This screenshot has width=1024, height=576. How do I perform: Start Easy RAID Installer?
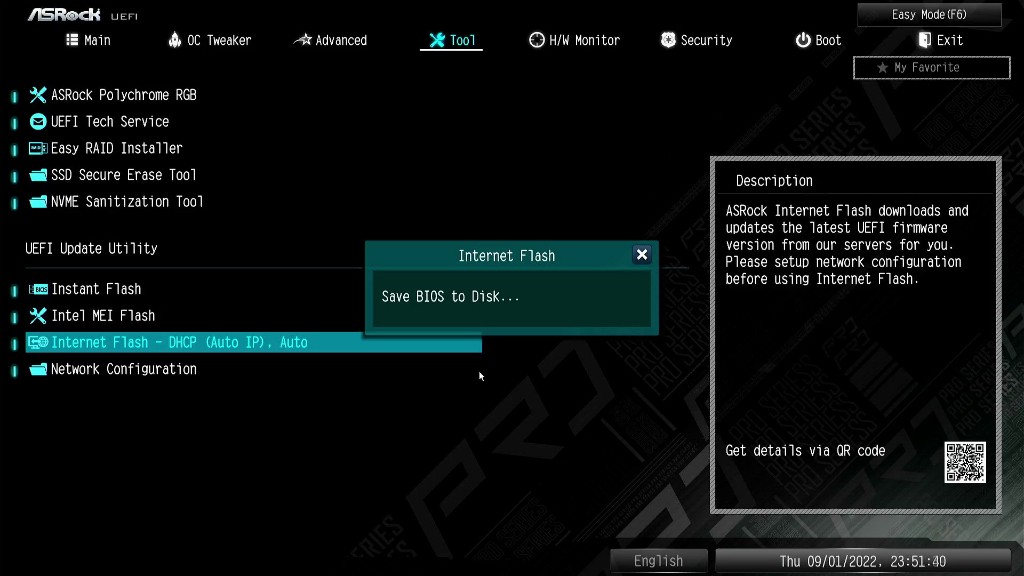pos(116,148)
